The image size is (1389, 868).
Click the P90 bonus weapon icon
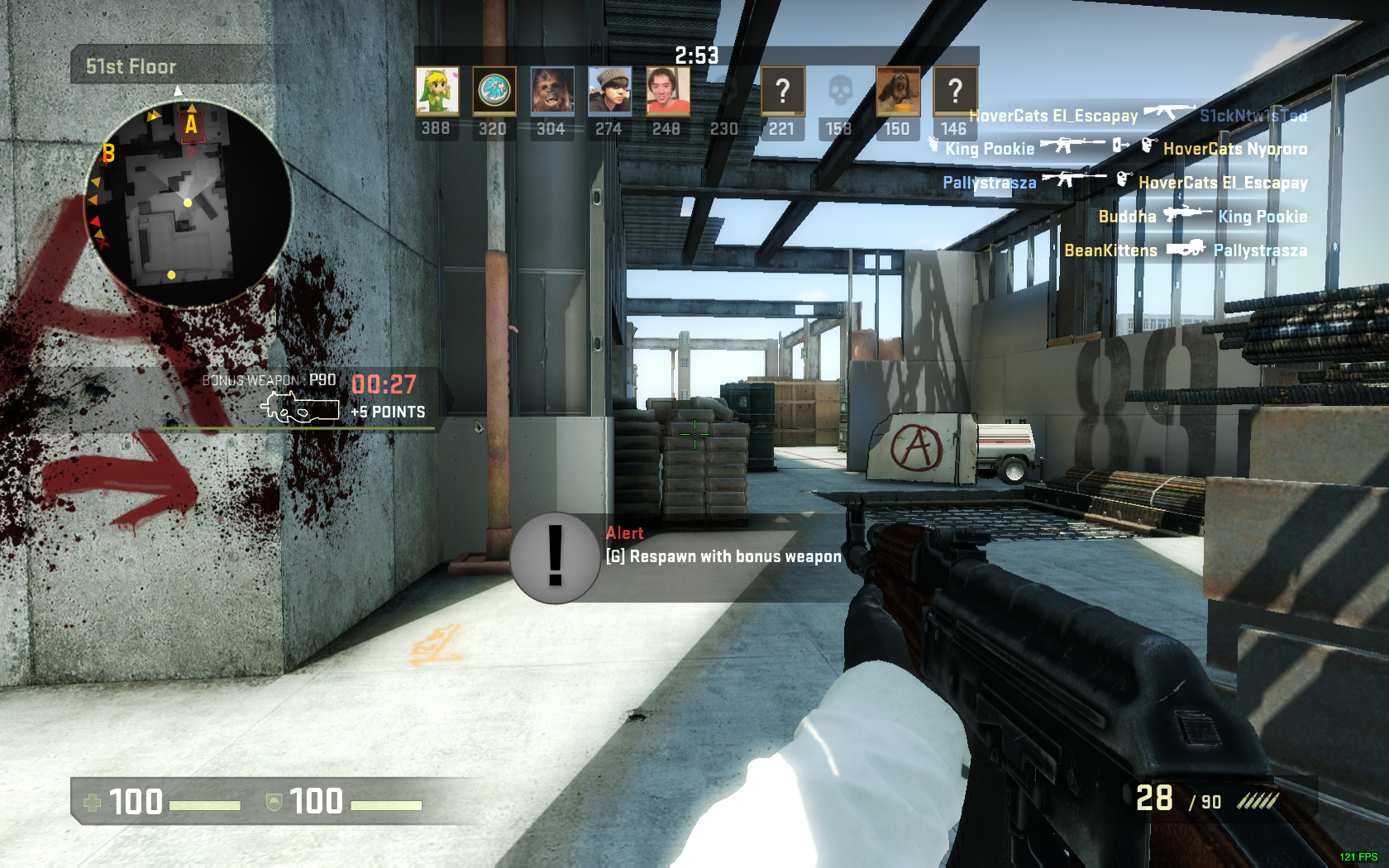300,408
